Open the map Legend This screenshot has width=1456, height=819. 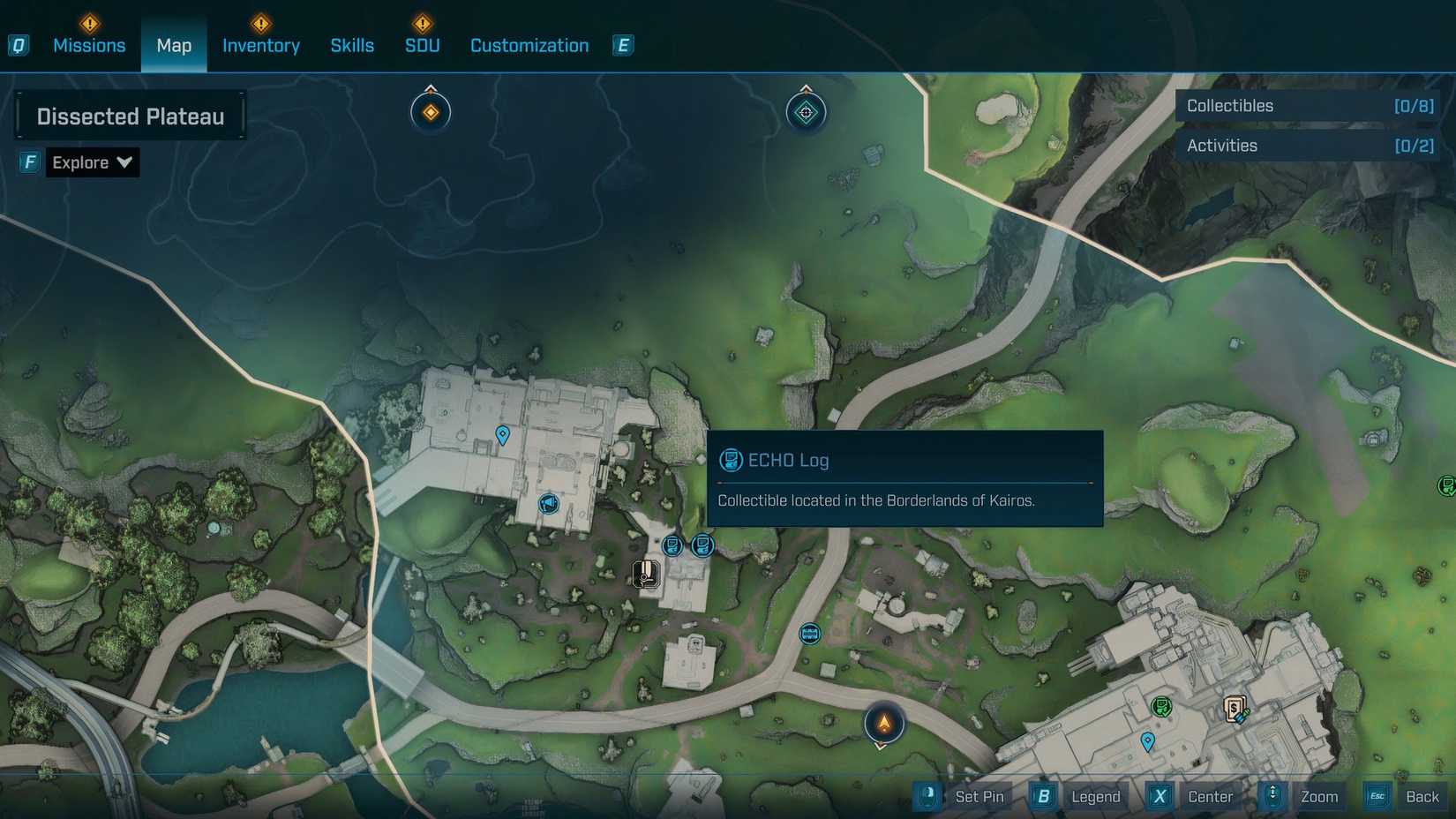pyautogui.click(x=1094, y=797)
